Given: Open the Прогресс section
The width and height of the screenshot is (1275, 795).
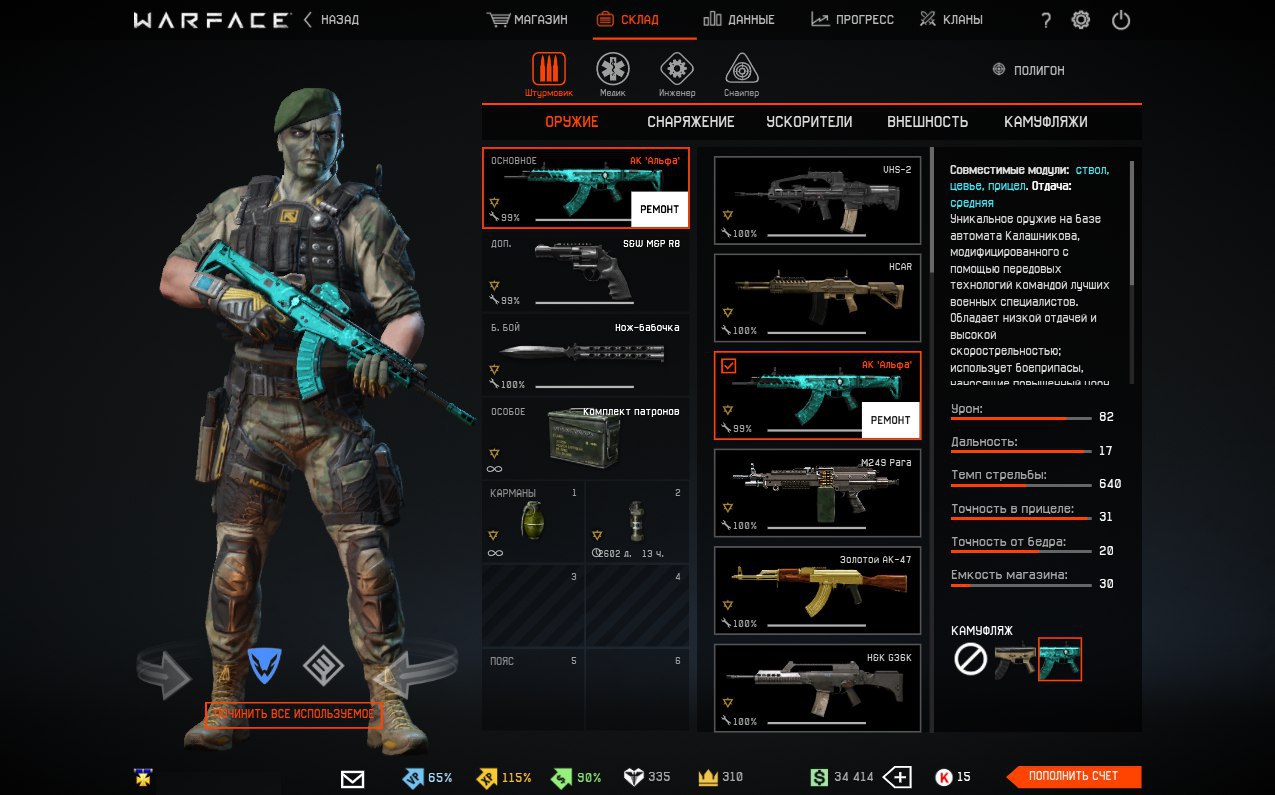Looking at the screenshot, I should pos(852,20).
